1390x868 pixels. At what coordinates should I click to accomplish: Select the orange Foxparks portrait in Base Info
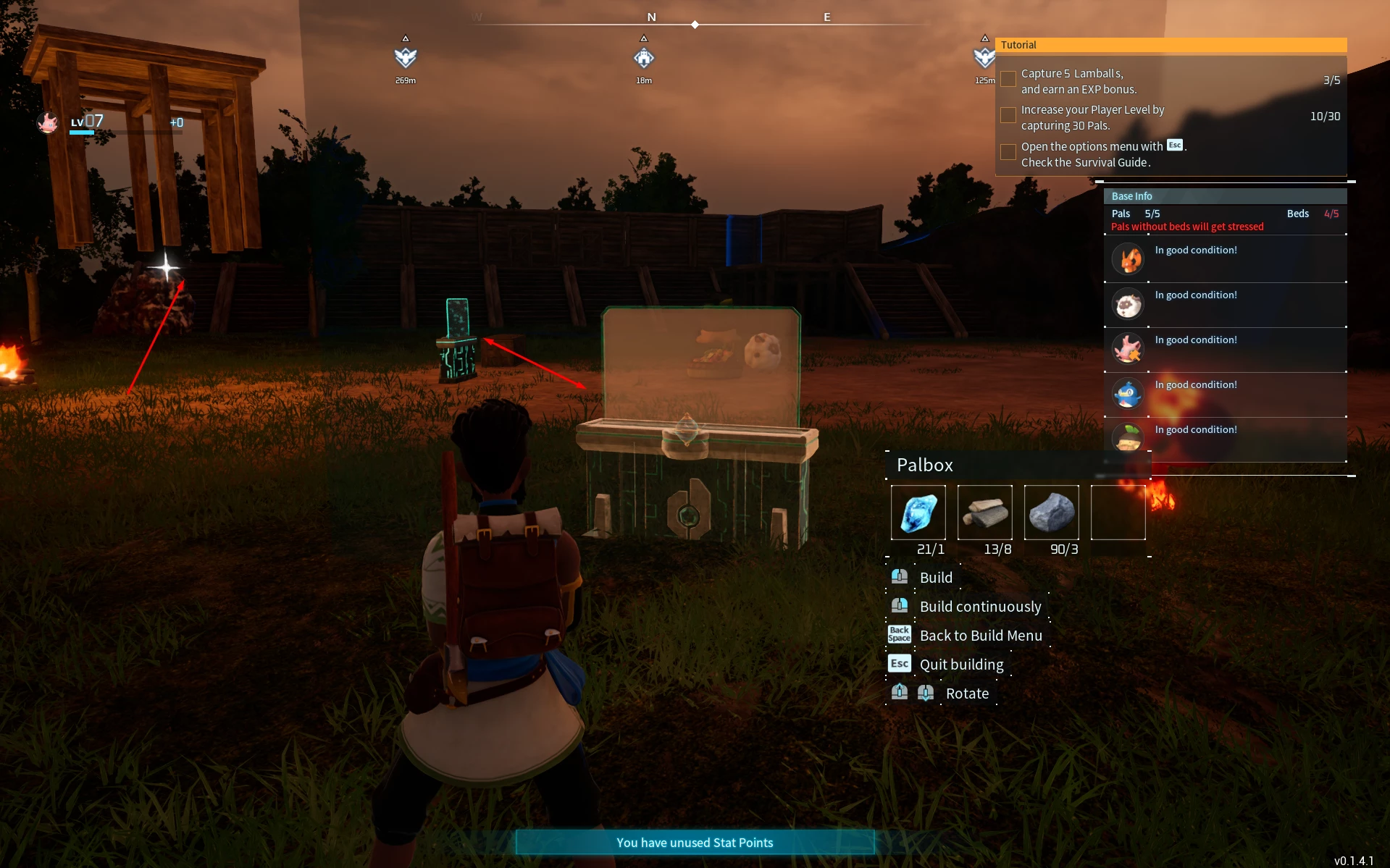[x=1128, y=259]
